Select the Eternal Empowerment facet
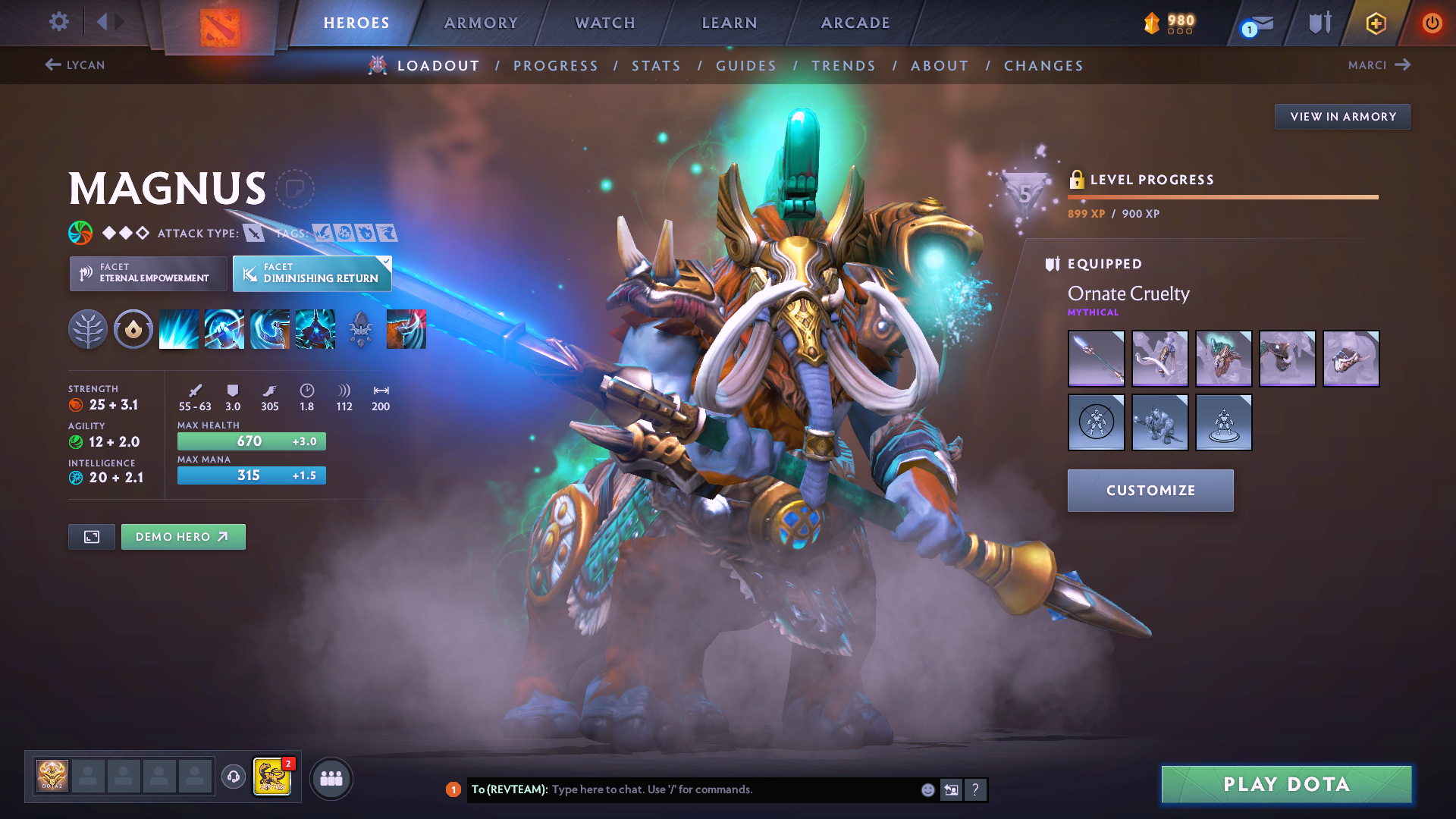Screen dimensions: 1456x819 (148, 273)
